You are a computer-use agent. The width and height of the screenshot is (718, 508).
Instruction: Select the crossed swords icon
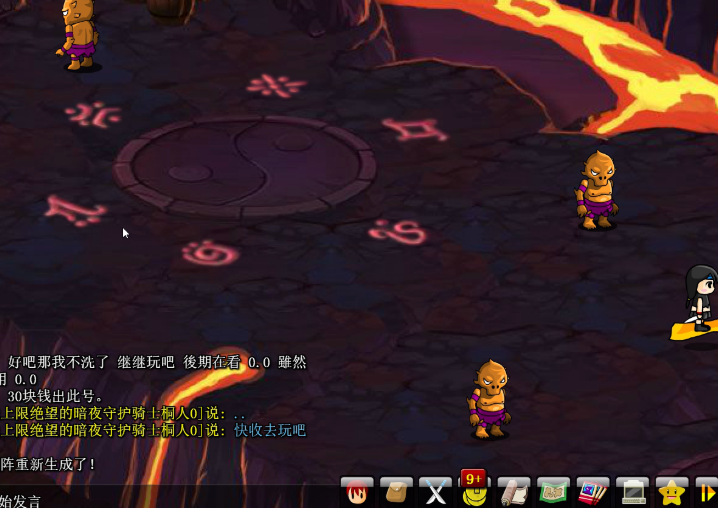(x=436, y=492)
